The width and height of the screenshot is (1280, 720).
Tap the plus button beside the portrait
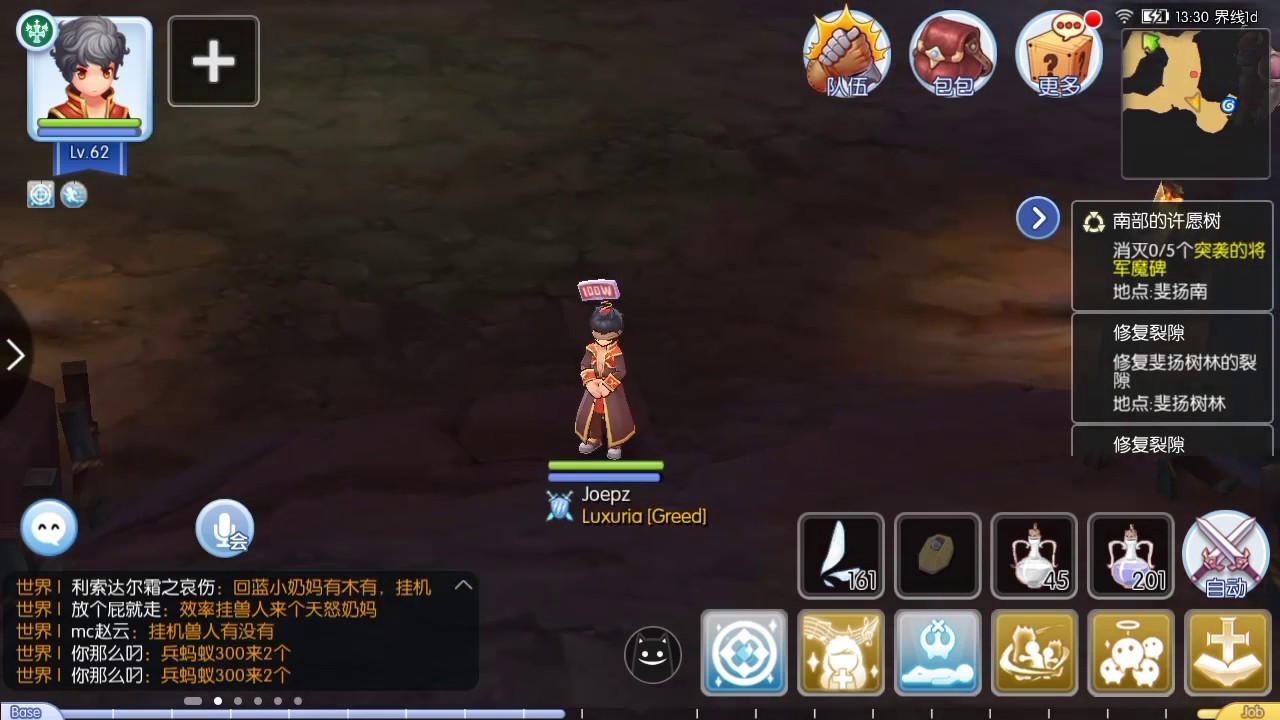(x=213, y=62)
